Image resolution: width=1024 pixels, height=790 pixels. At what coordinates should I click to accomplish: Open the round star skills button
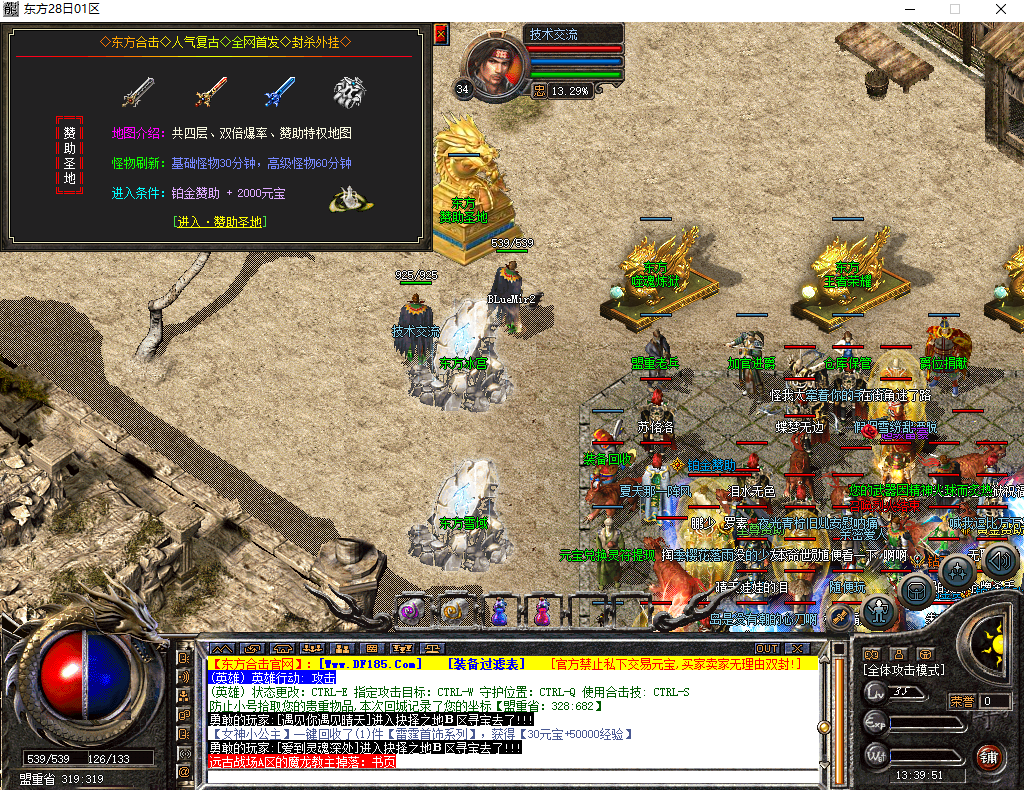pyautogui.click(x=957, y=572)
